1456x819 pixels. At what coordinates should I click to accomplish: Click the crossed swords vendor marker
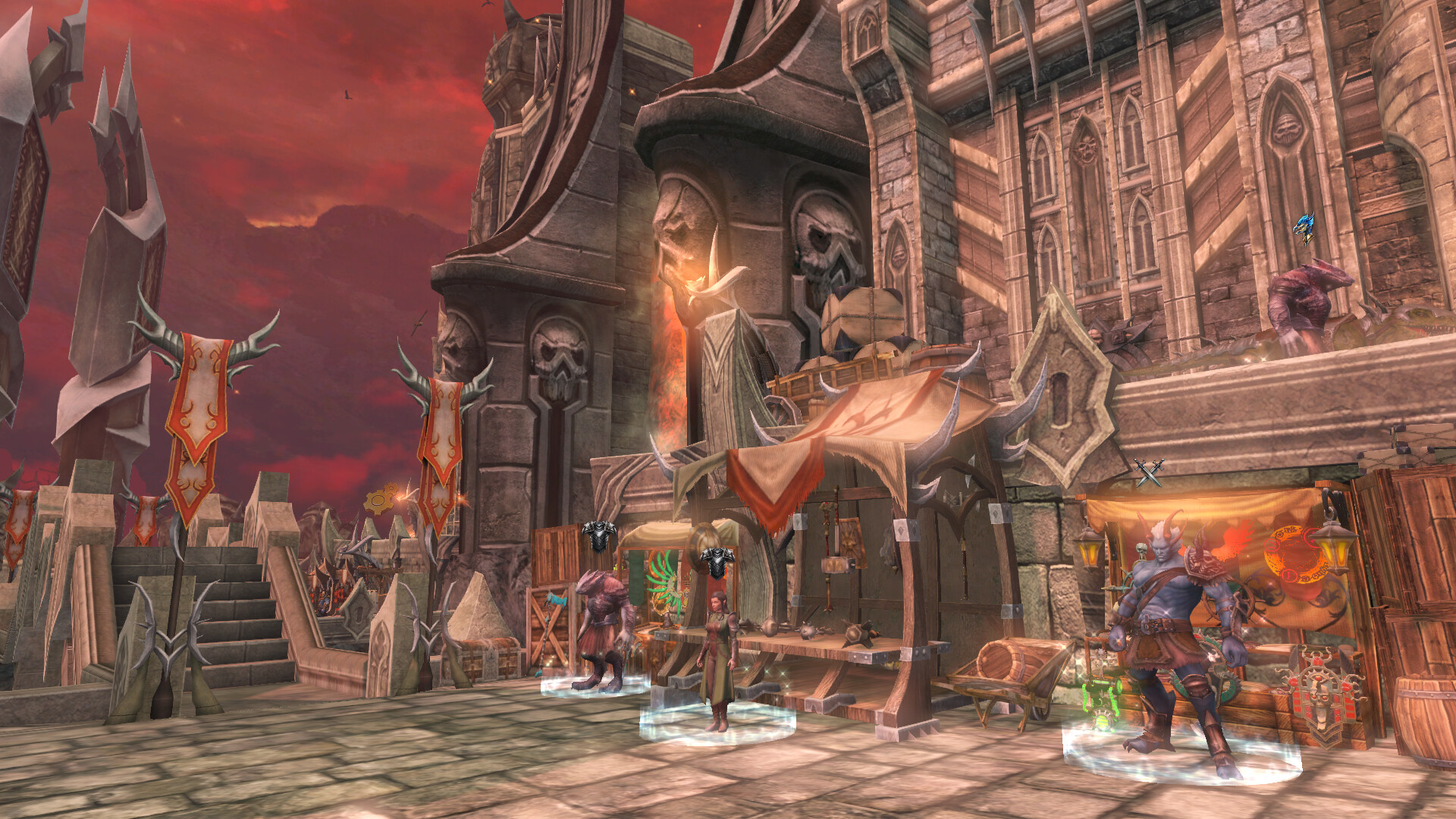tap(1149, 473)
